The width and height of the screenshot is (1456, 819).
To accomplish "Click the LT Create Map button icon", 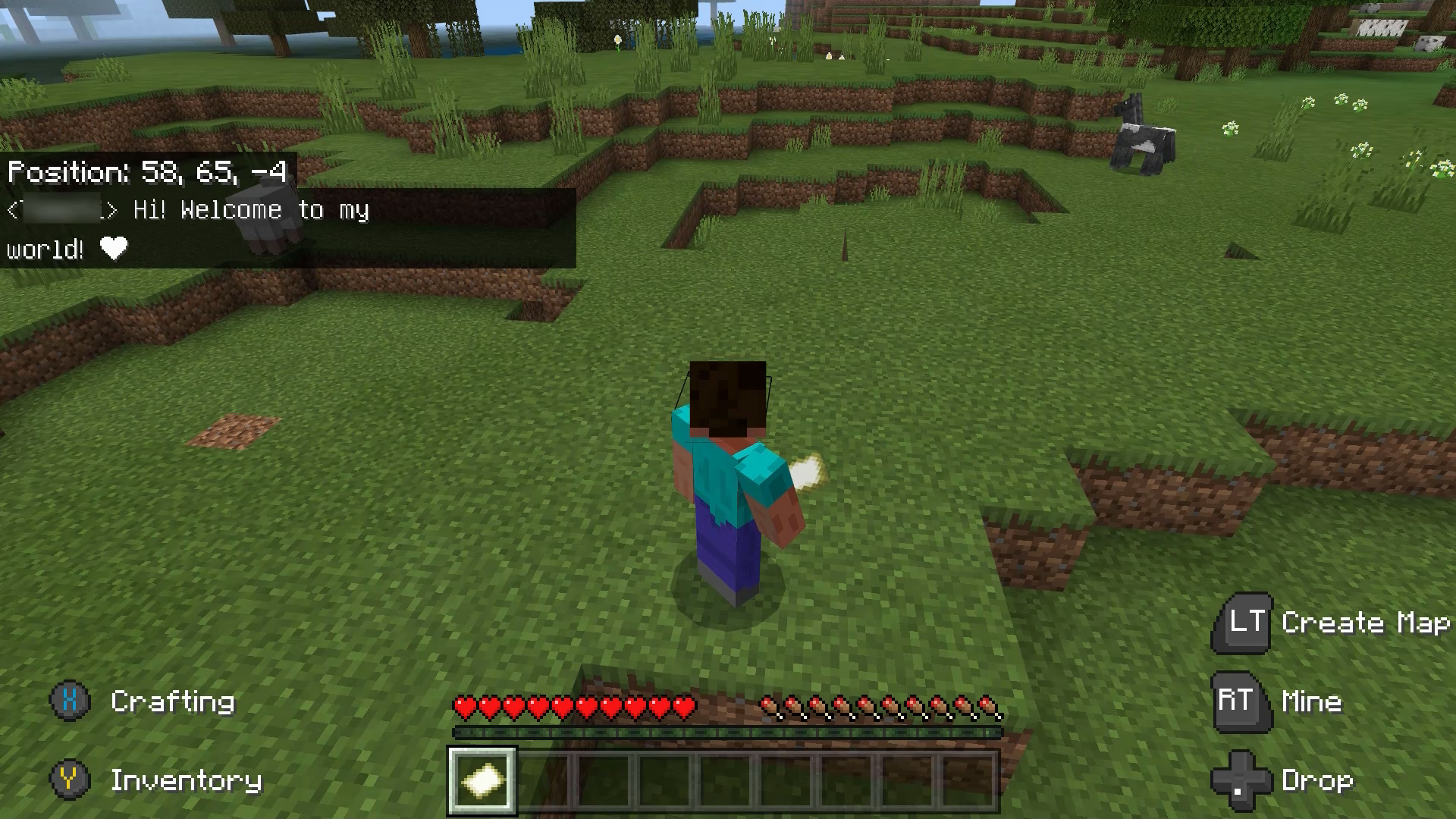I will point(1244,623).
